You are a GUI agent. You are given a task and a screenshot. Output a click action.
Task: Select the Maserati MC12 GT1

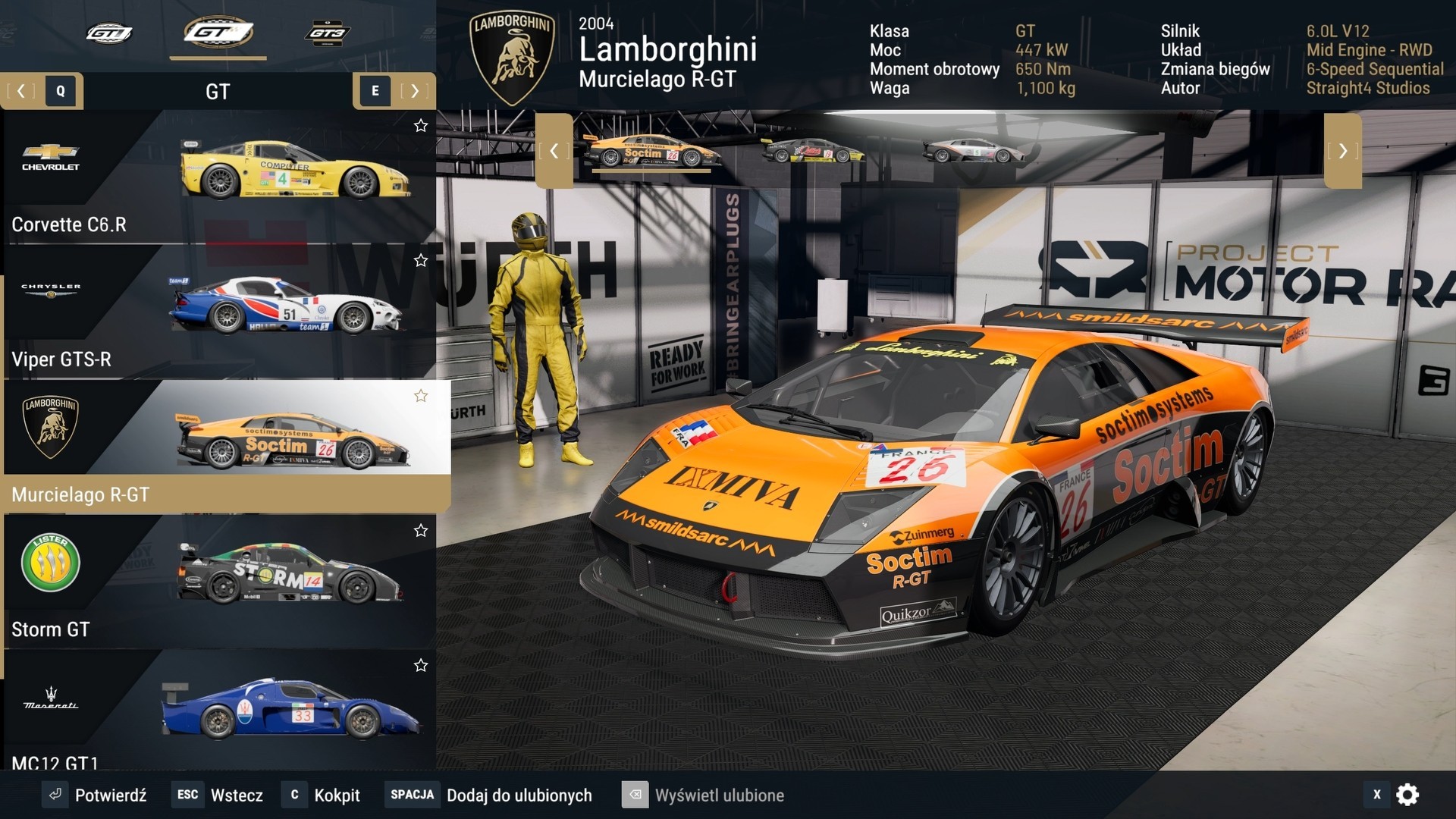[220, 713]
